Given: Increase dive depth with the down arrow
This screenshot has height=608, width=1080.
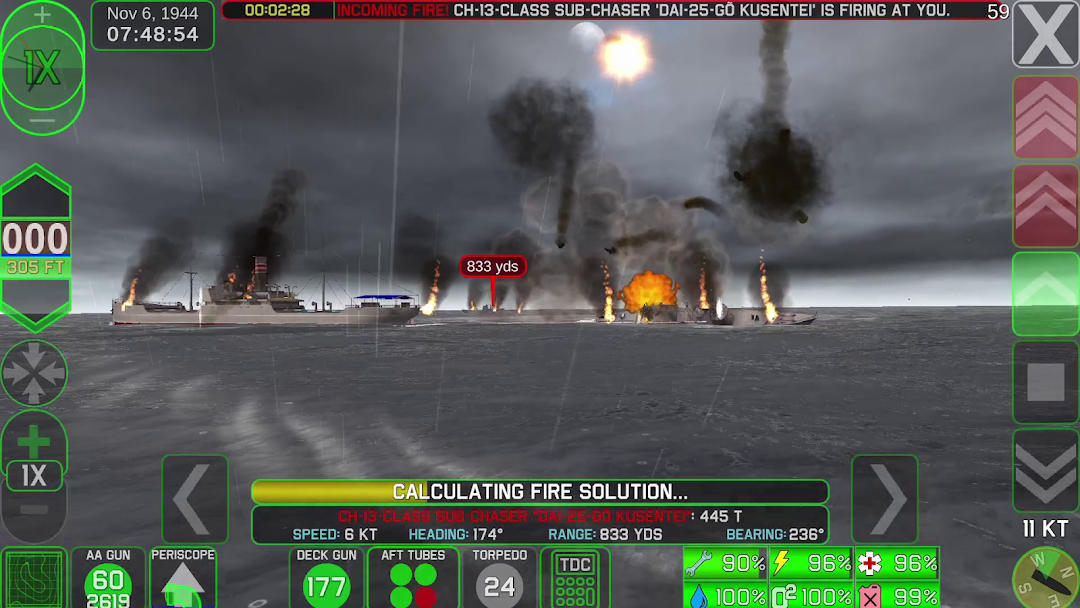Looking at the screenshot, I should pos(36,305).
